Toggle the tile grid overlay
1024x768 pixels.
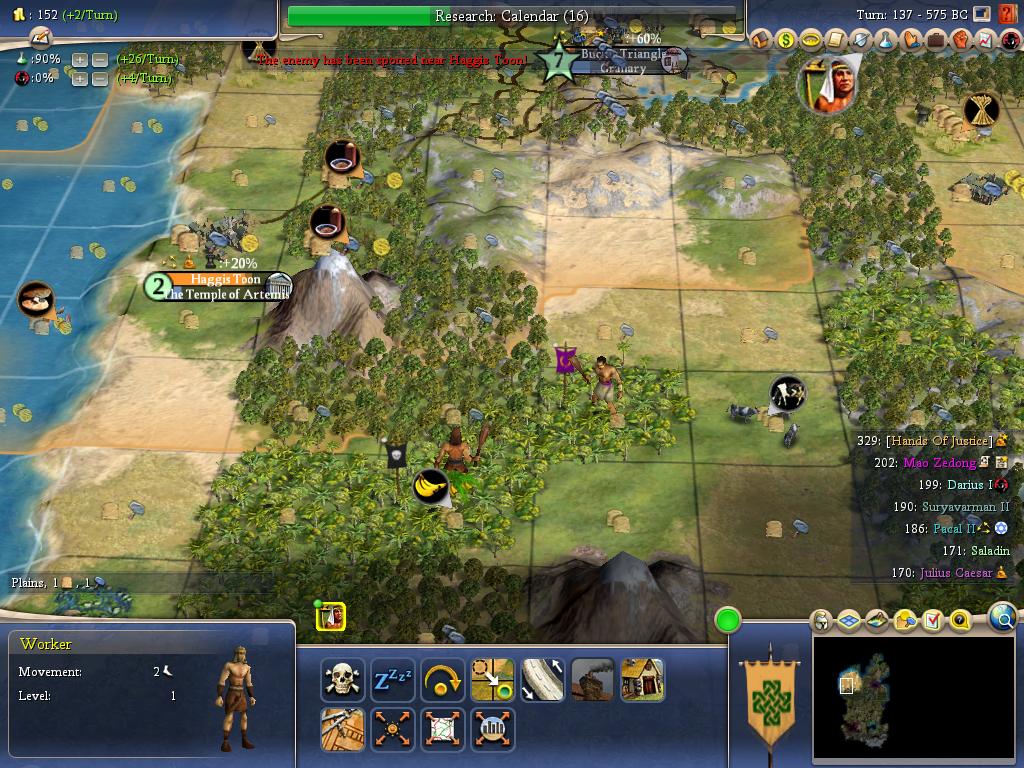tap(849, 621)
